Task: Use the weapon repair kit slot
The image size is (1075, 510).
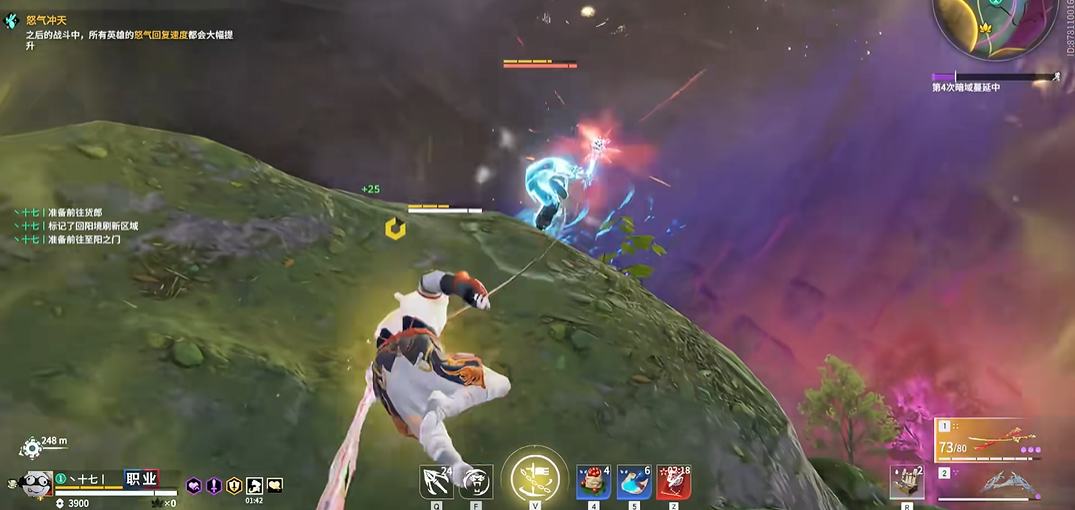Action: pyautogui.click(x=906, y=482)
